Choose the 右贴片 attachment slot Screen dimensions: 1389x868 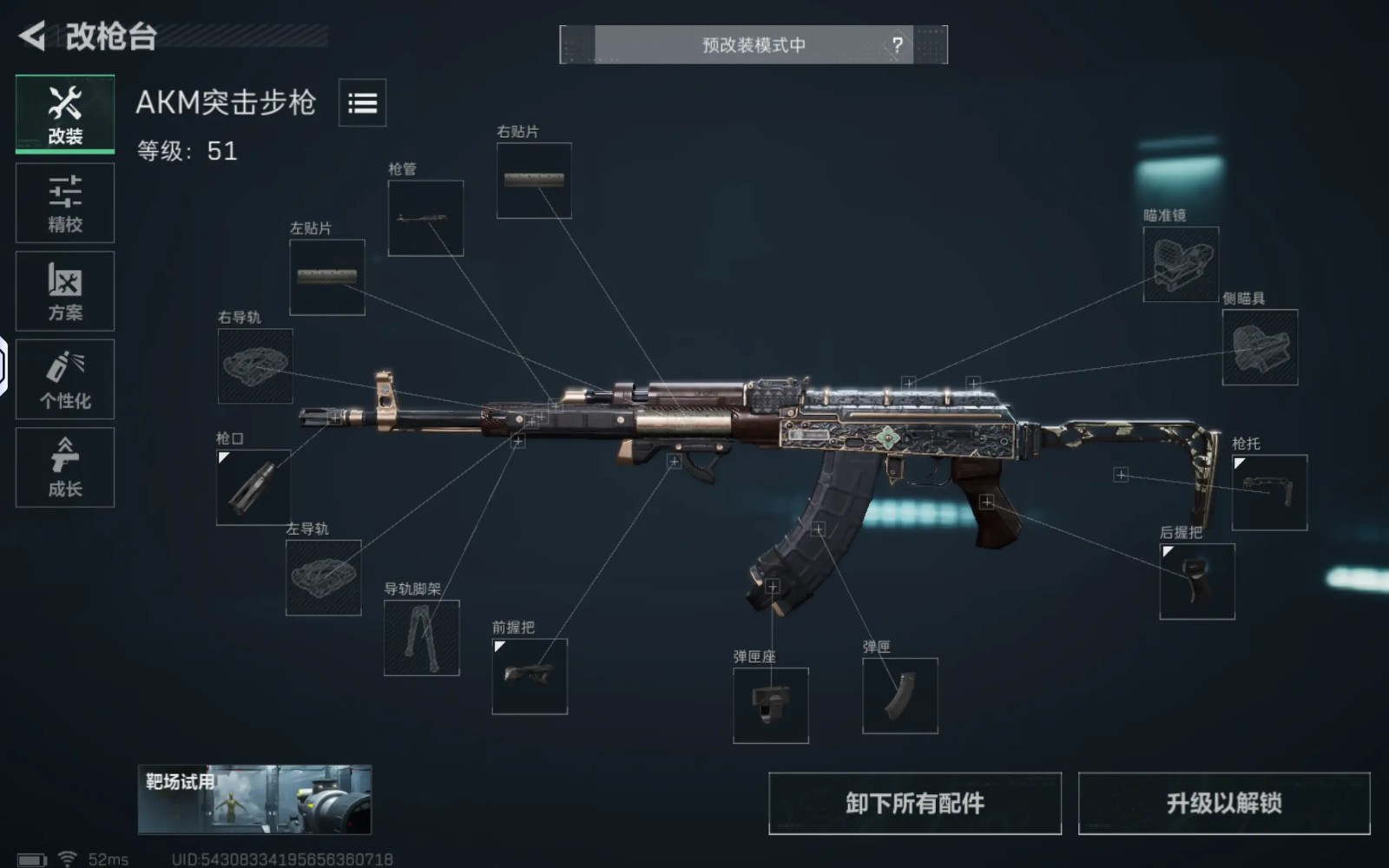[534, 181]
